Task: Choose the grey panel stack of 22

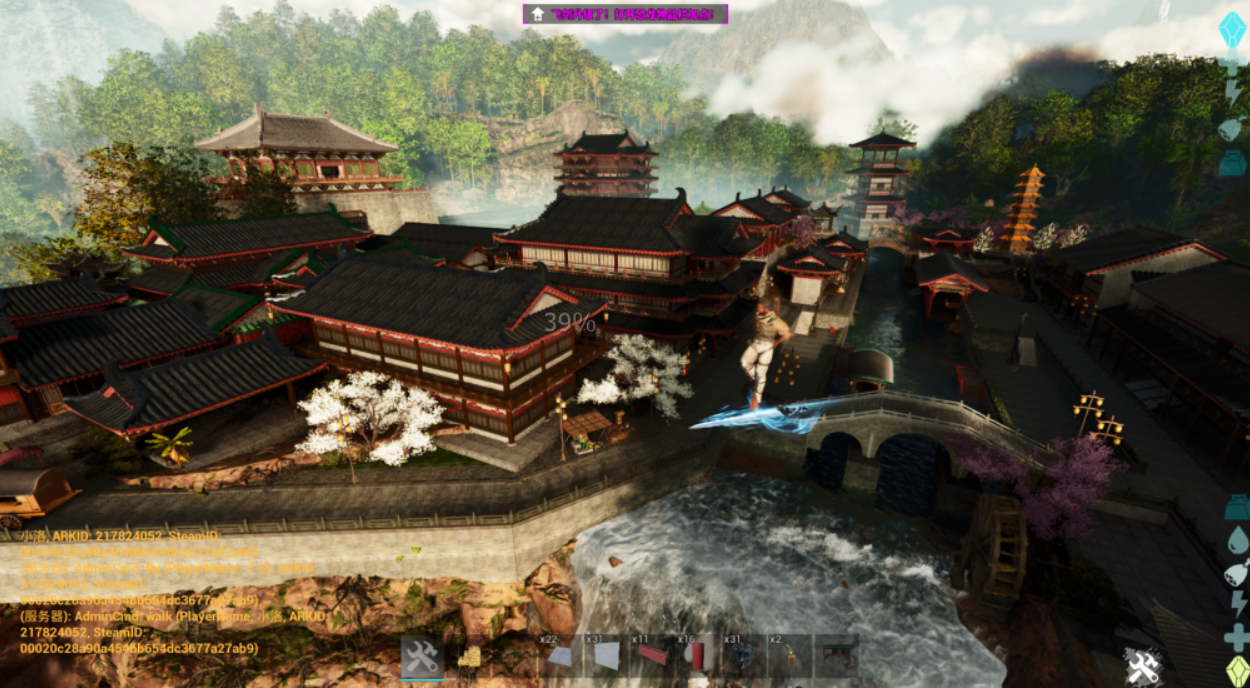Action: click(x=560, y=656)
